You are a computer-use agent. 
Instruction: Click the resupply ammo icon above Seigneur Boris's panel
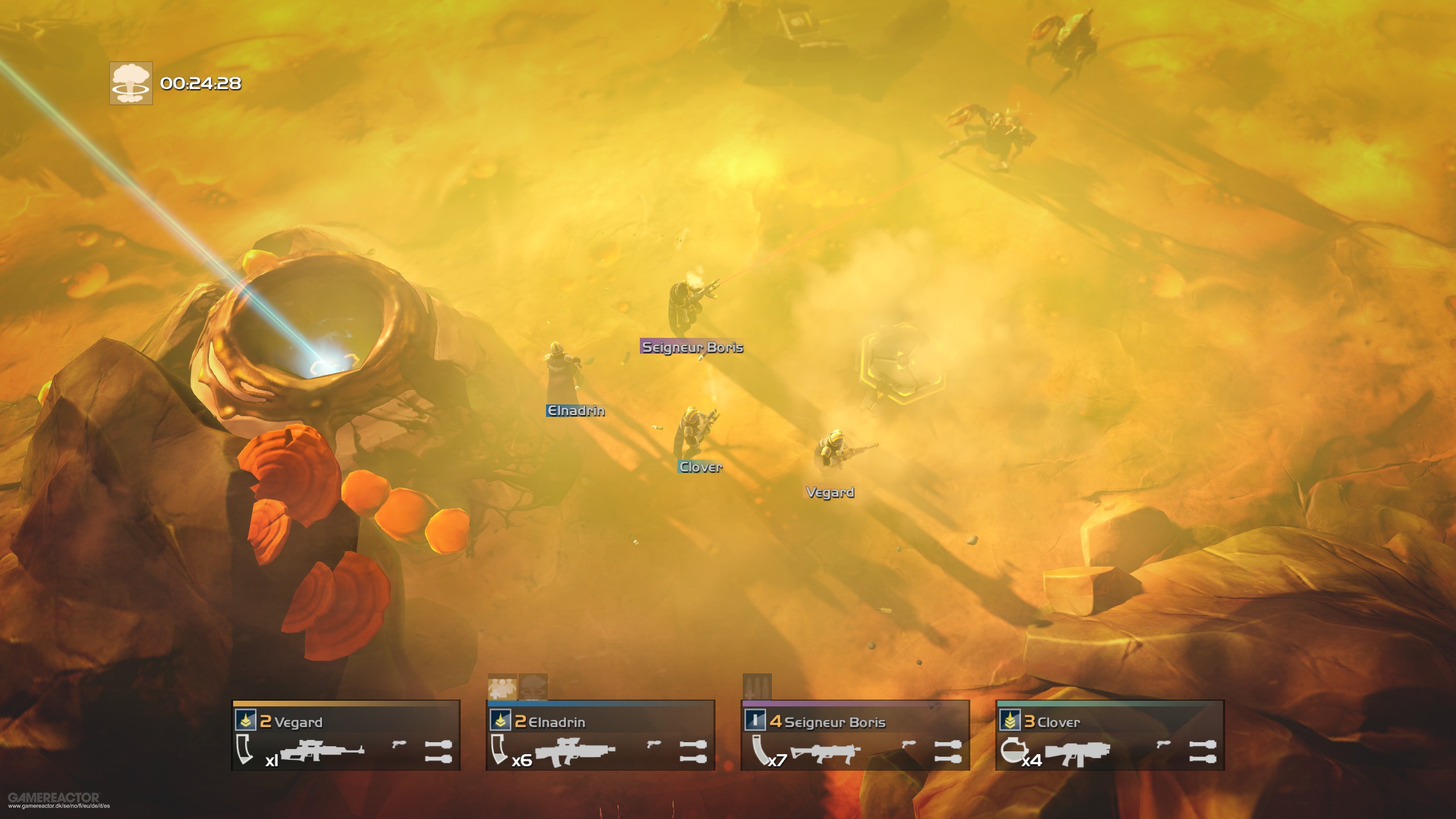756,686
